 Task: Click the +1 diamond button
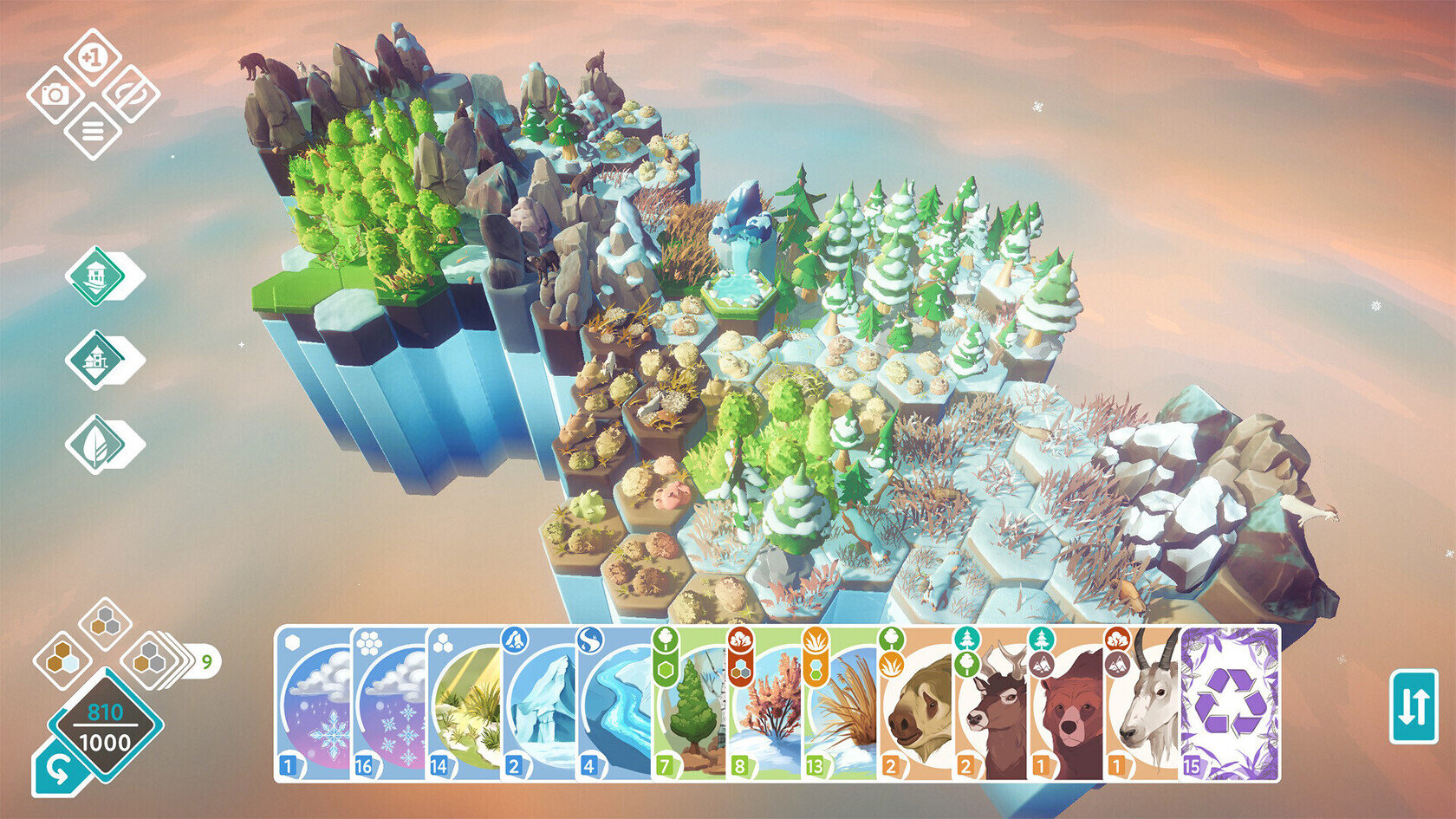(x=91, y=57)
